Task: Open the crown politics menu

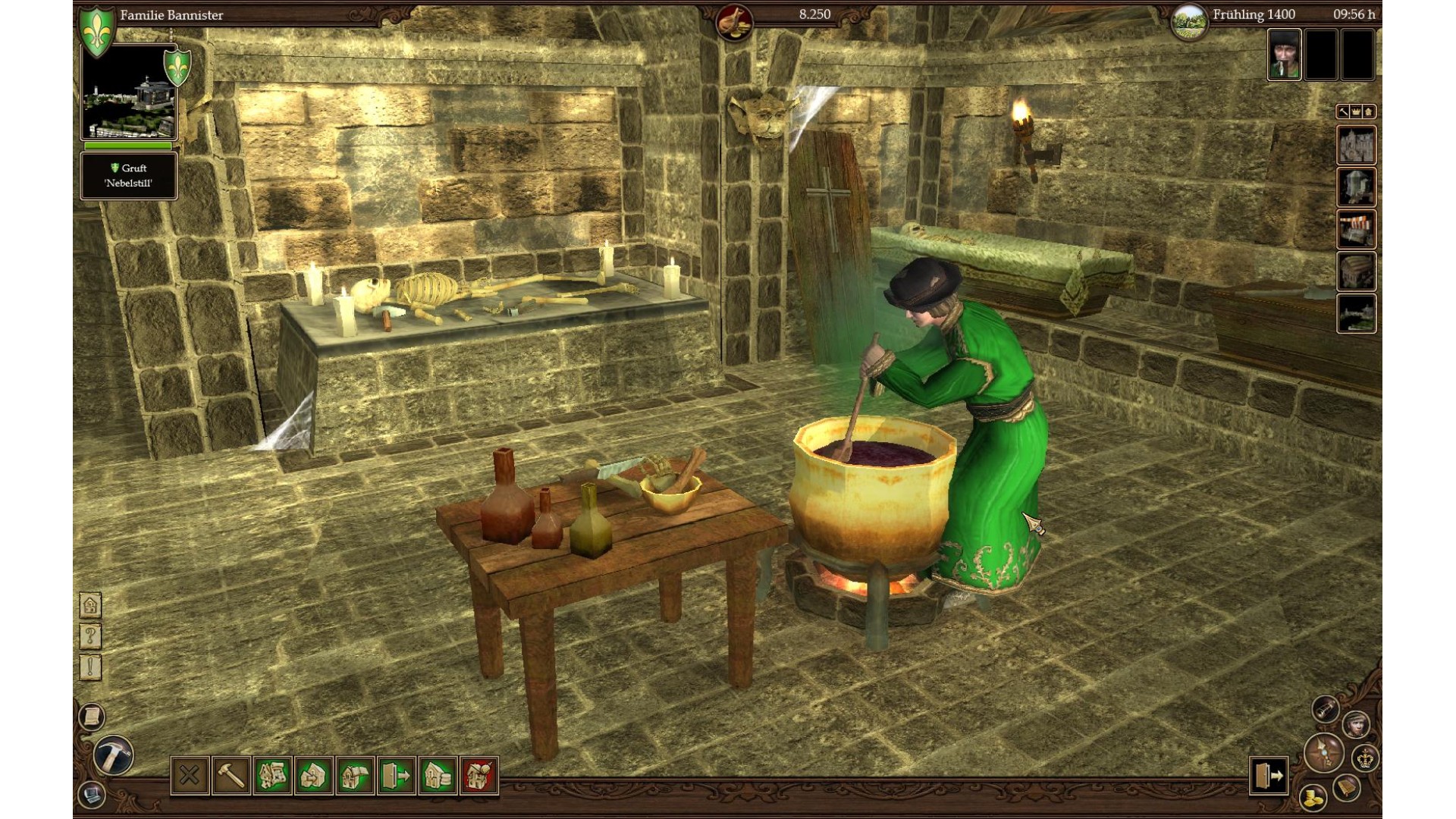Action: (x=1365, y=758)
